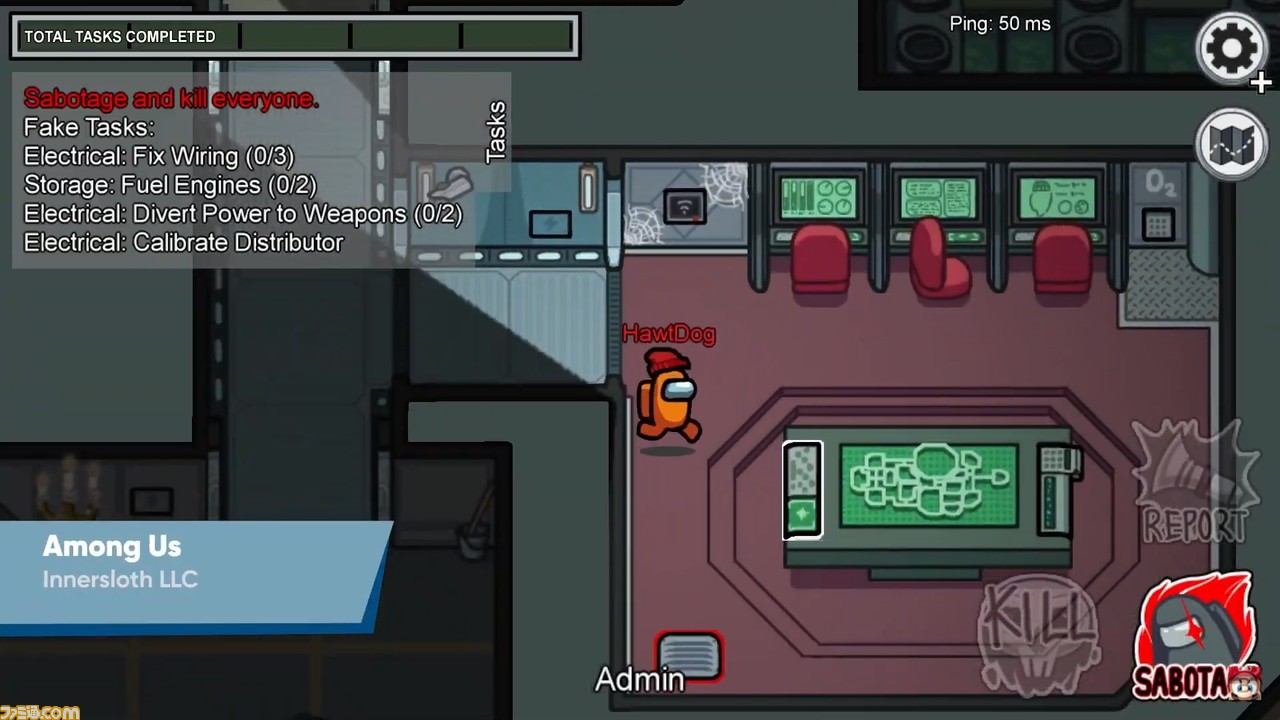Viewport: 1280px width, 720px height.
Task: Switch to the Tasks tab
Action: [x=497, y=130]
